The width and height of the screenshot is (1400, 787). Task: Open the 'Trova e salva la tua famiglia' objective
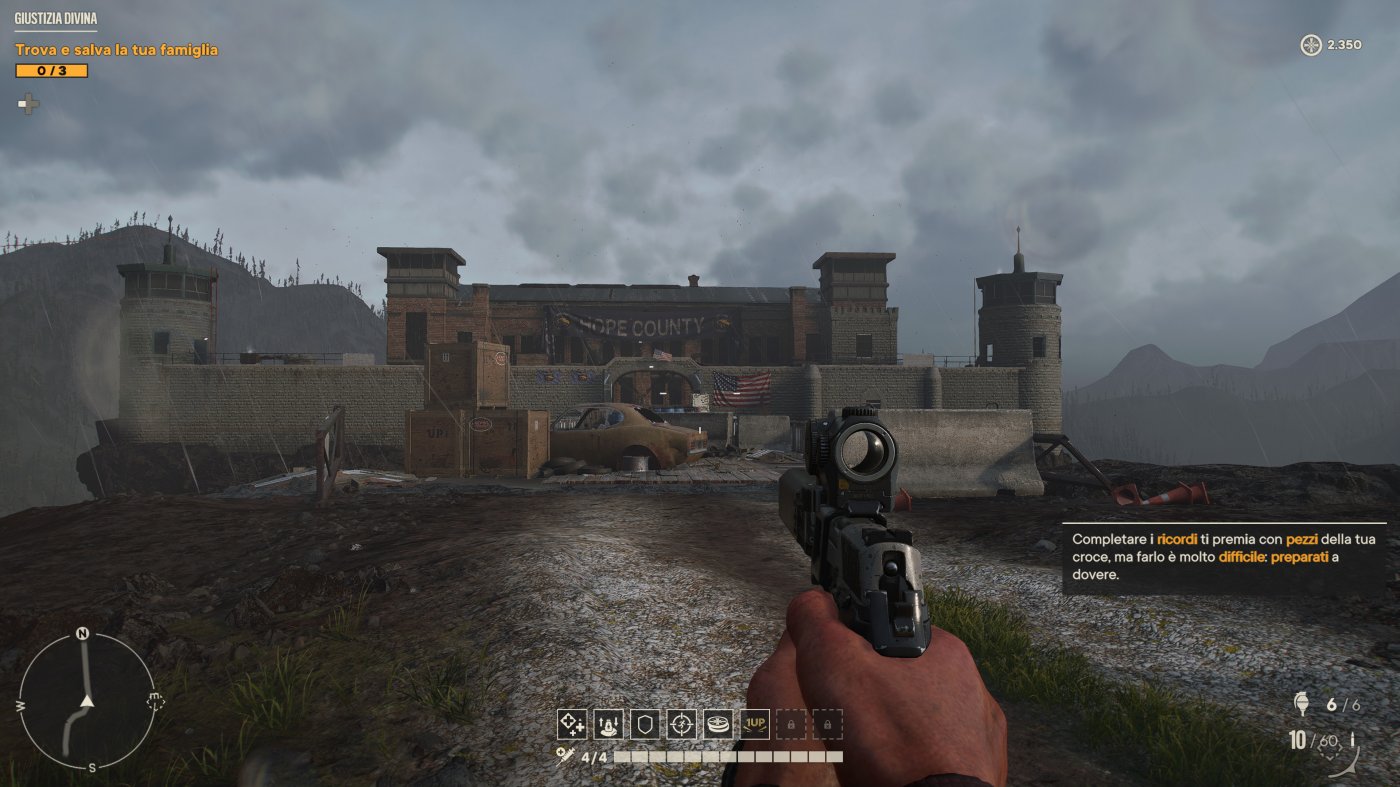coord(116,49)
